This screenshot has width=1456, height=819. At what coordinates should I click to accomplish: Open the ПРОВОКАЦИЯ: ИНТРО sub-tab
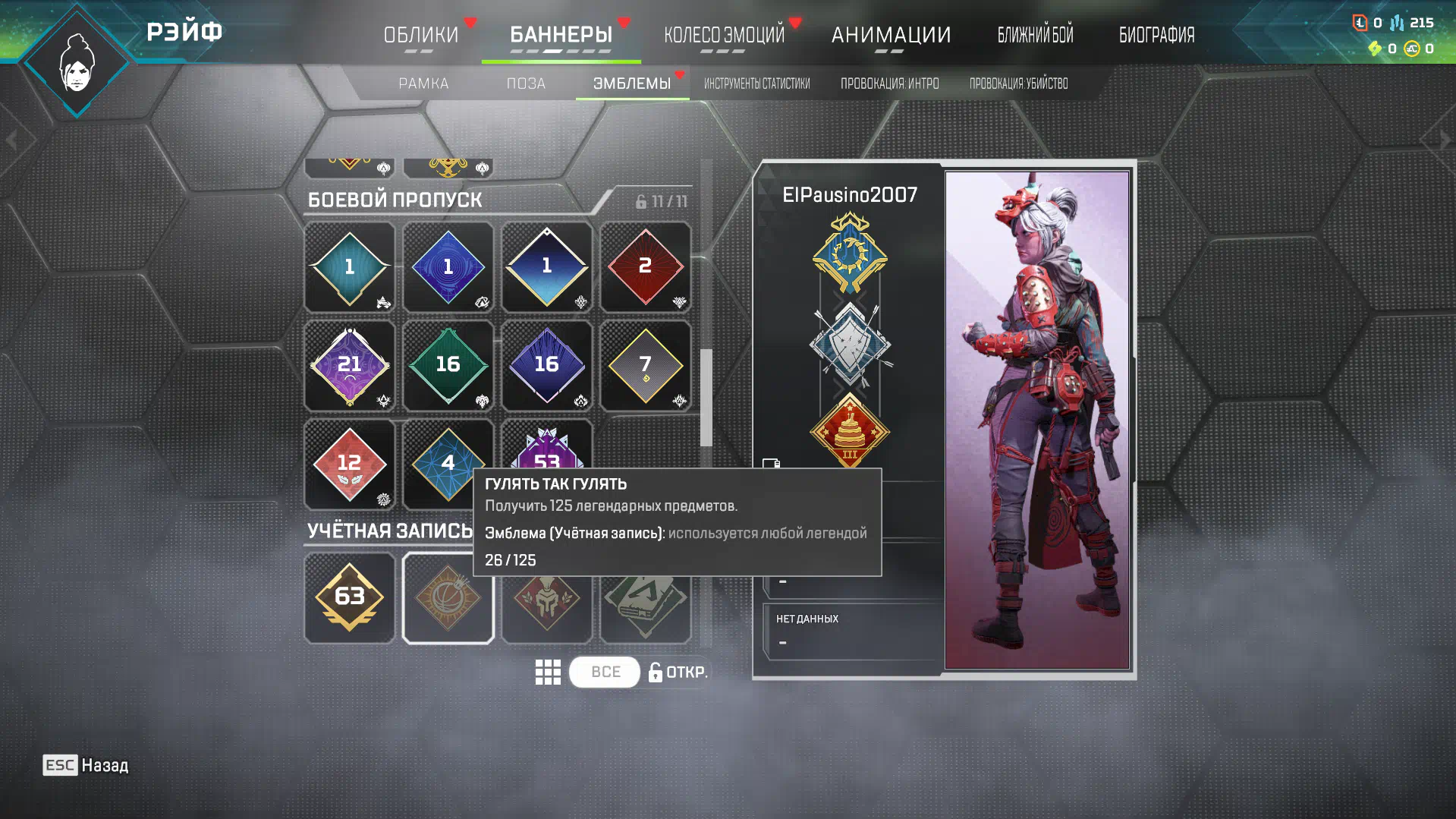coord(889,83)
